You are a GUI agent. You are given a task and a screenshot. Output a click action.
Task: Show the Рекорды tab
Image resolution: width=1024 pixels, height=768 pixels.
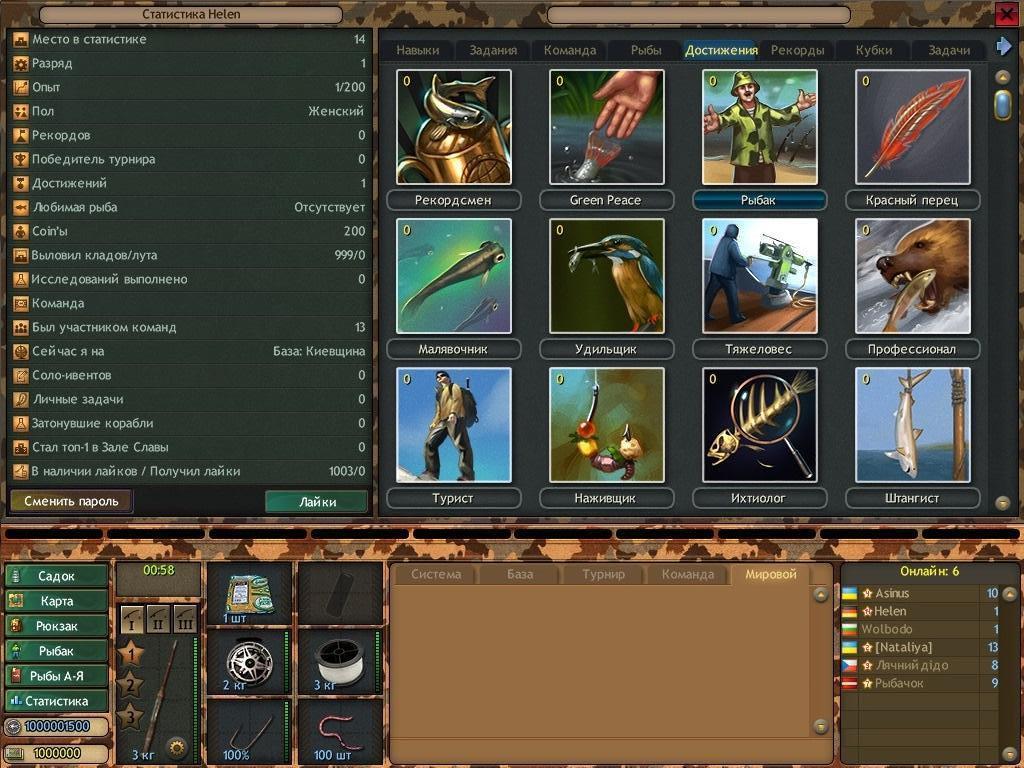coord(797,50)
